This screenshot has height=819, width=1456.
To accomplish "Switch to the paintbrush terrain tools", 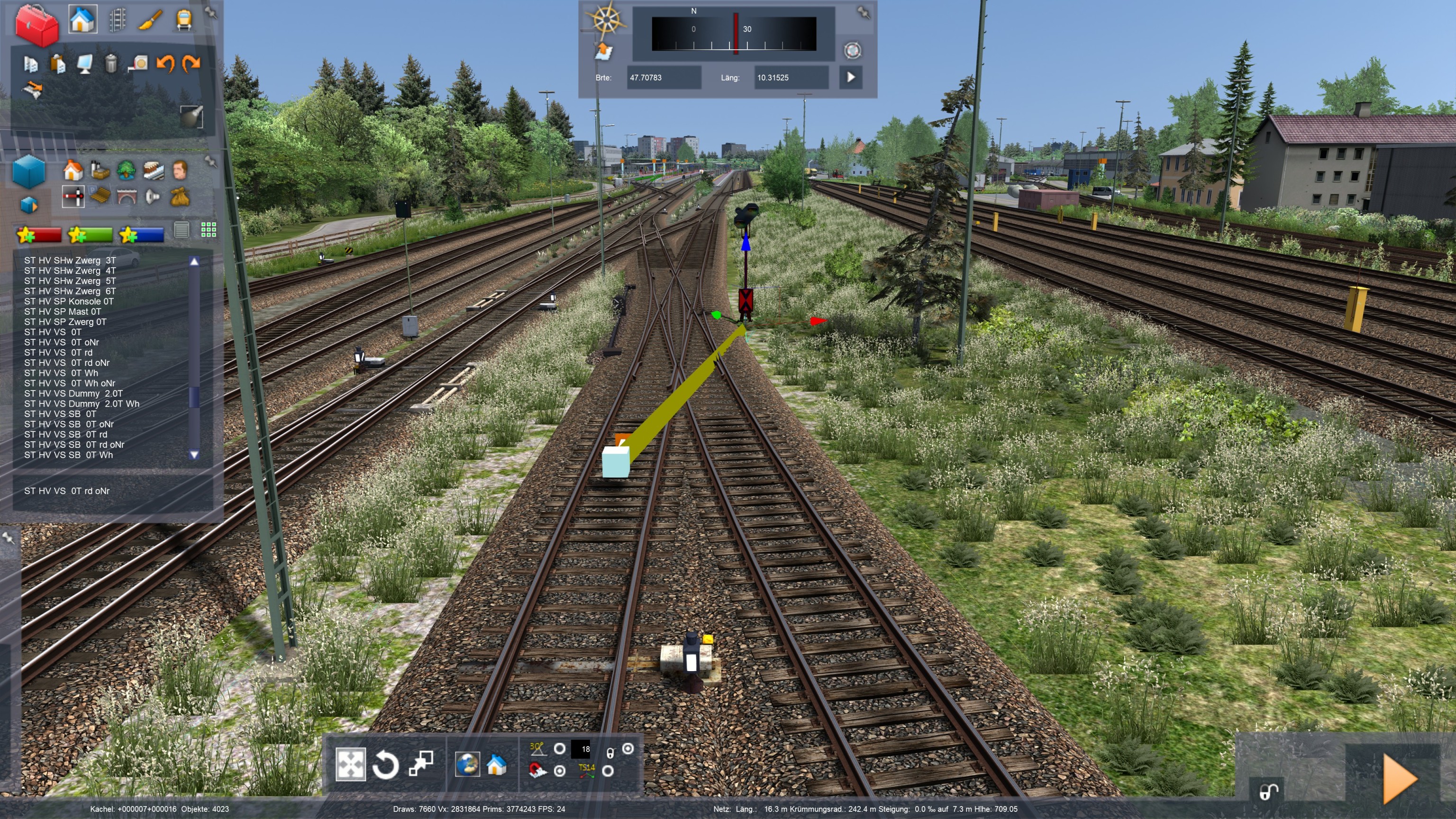I will coord(151,20).
